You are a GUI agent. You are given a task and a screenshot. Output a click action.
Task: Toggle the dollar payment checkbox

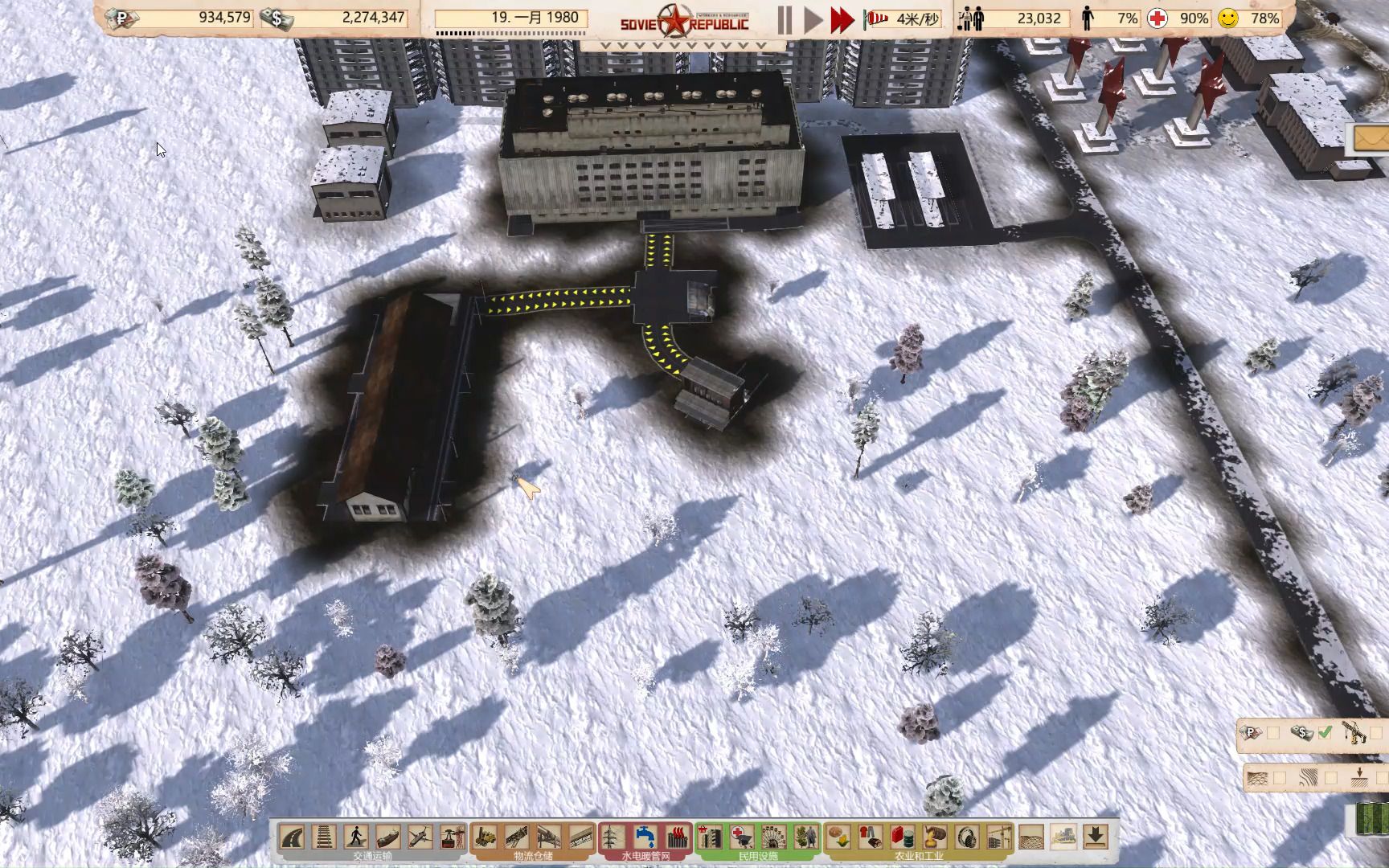1325,733
